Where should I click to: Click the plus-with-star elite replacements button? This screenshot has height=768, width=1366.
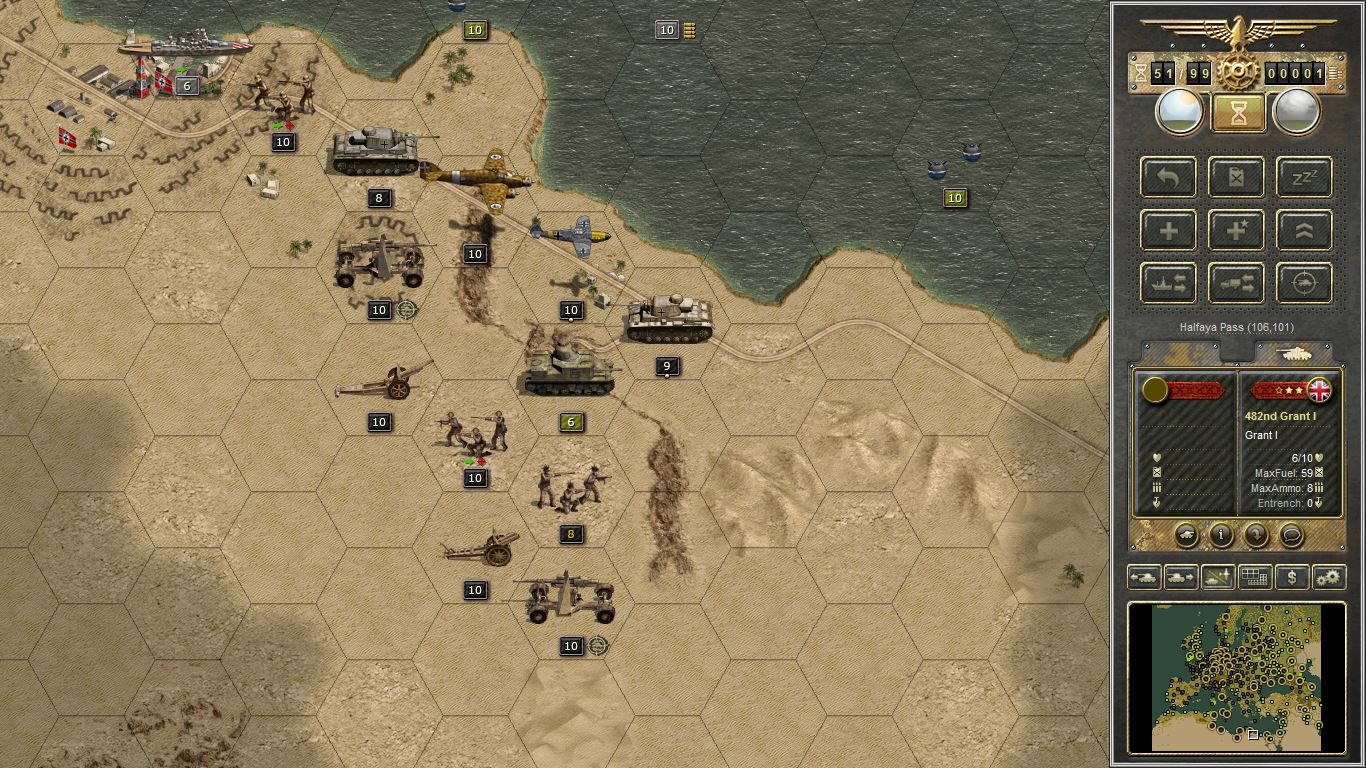click(x=1236, y=230)
